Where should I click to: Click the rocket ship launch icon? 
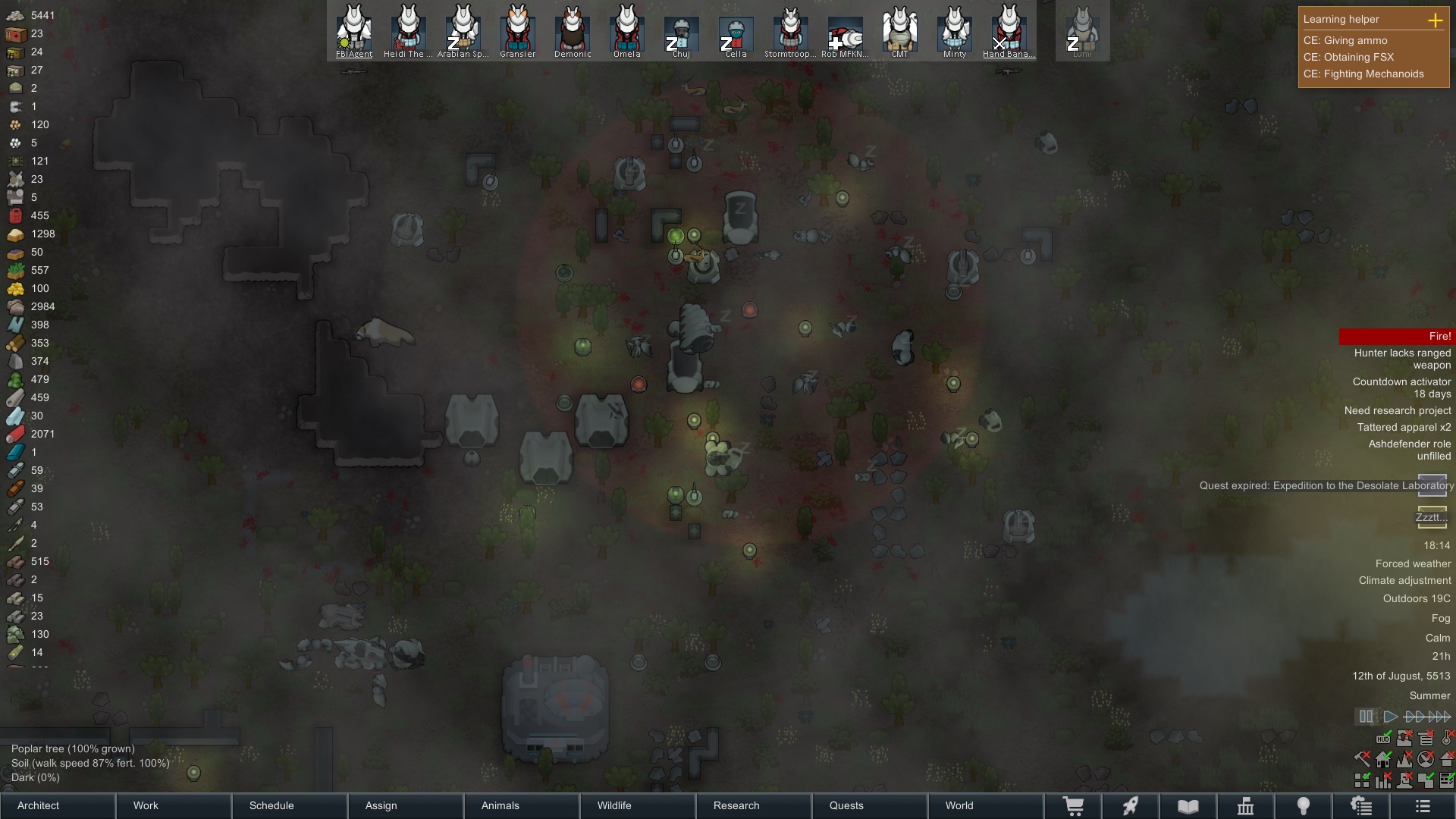(1130, 806)
